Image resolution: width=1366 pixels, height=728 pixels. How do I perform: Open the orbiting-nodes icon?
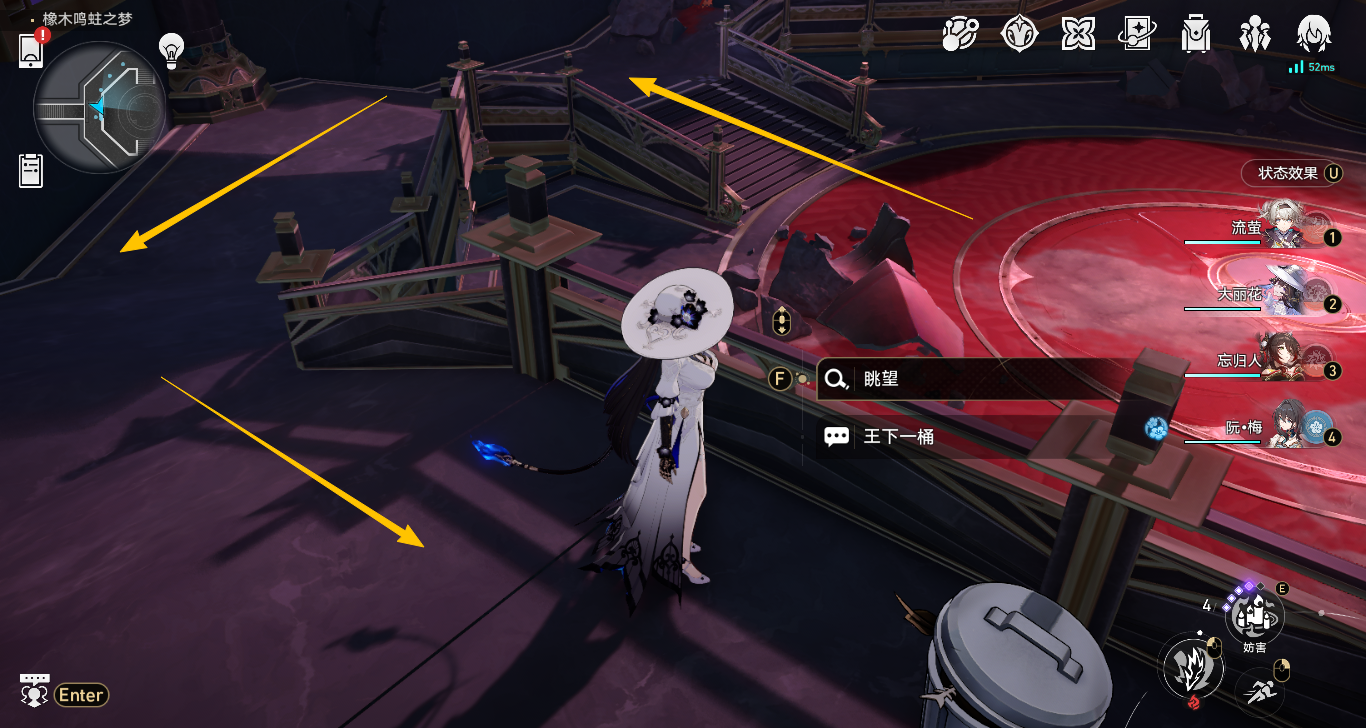(x=961, y=35)
